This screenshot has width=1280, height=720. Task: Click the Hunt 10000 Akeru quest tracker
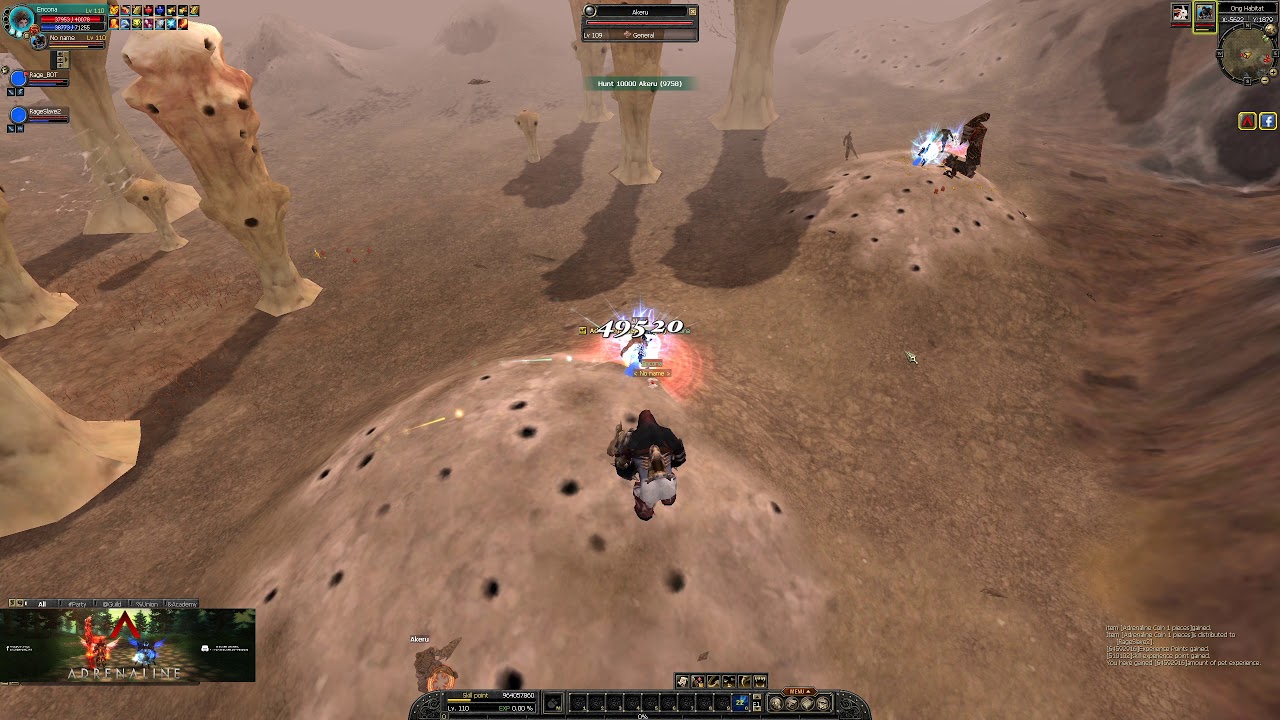[x=640, y=84]
